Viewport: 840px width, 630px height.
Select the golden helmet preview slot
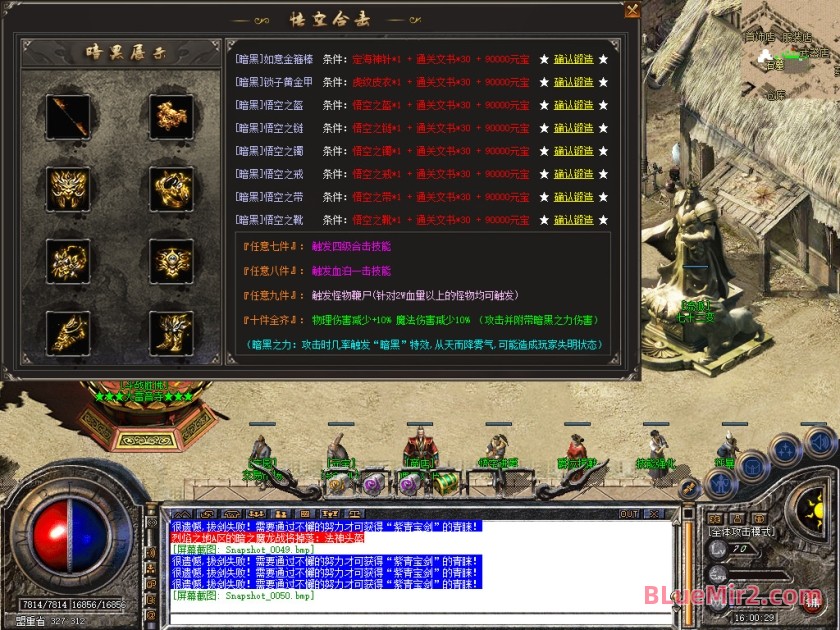point(67,186)
